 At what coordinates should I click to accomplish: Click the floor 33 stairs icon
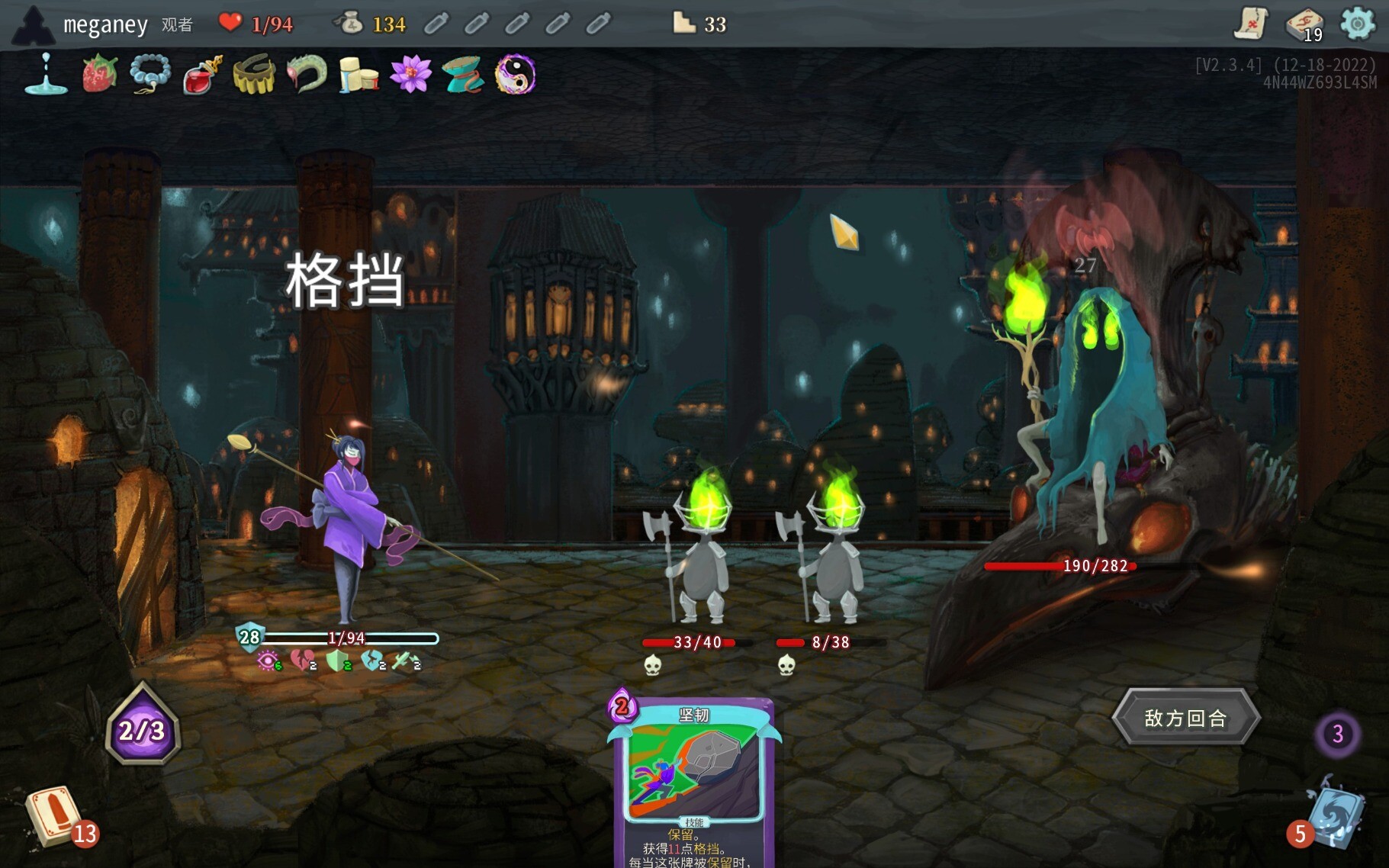683,23
